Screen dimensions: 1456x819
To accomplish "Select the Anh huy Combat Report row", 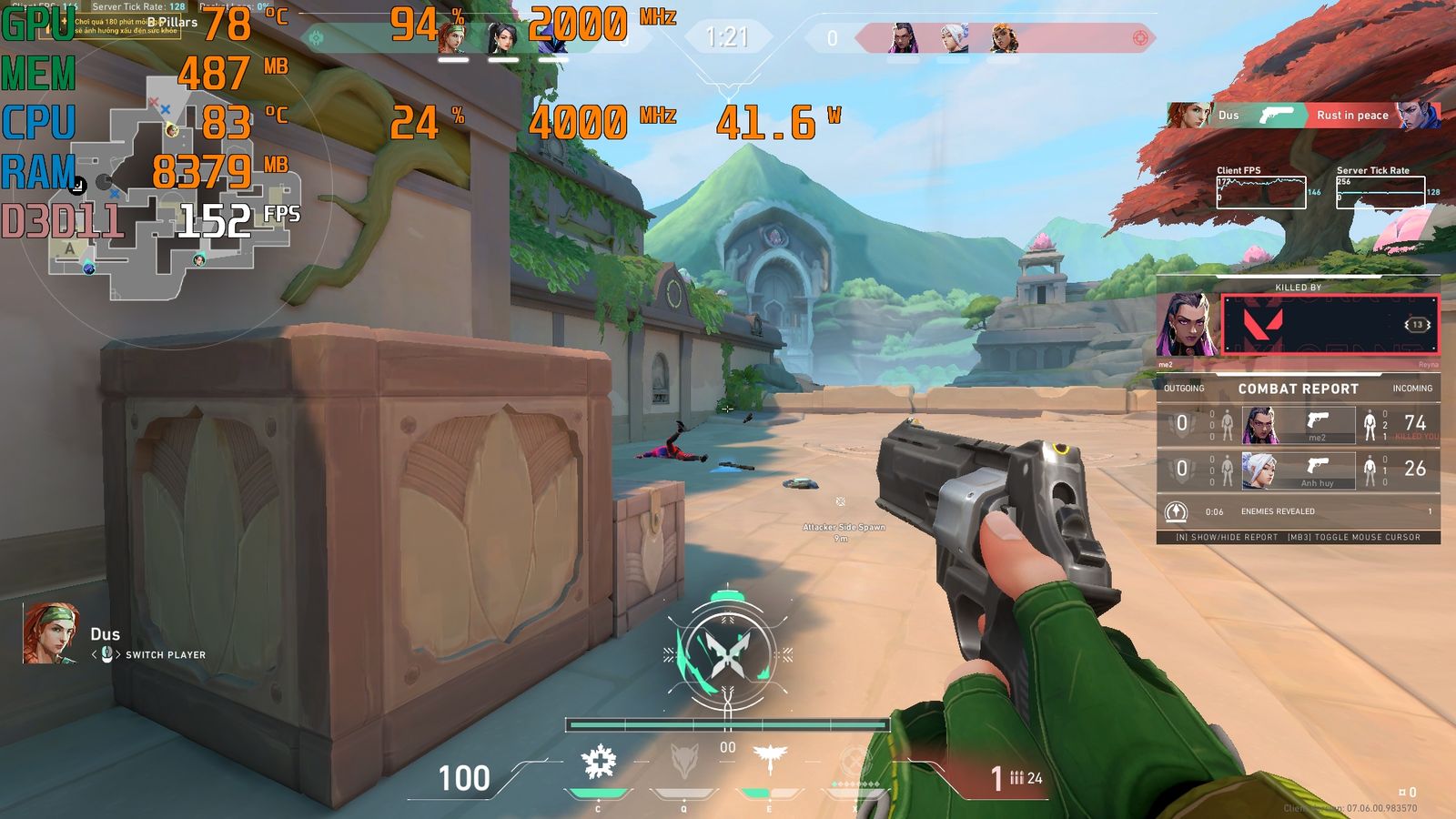I will coord(1298,470).
